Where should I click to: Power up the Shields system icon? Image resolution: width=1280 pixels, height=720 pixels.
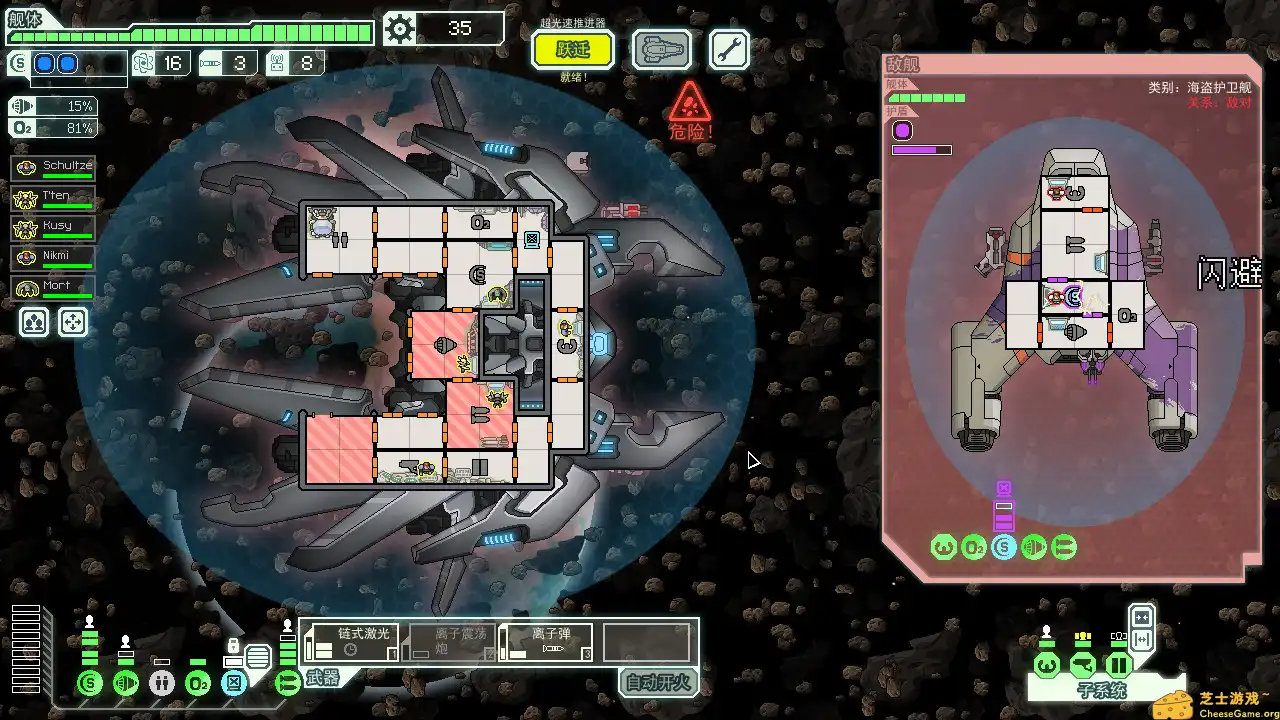click(90, 683)
